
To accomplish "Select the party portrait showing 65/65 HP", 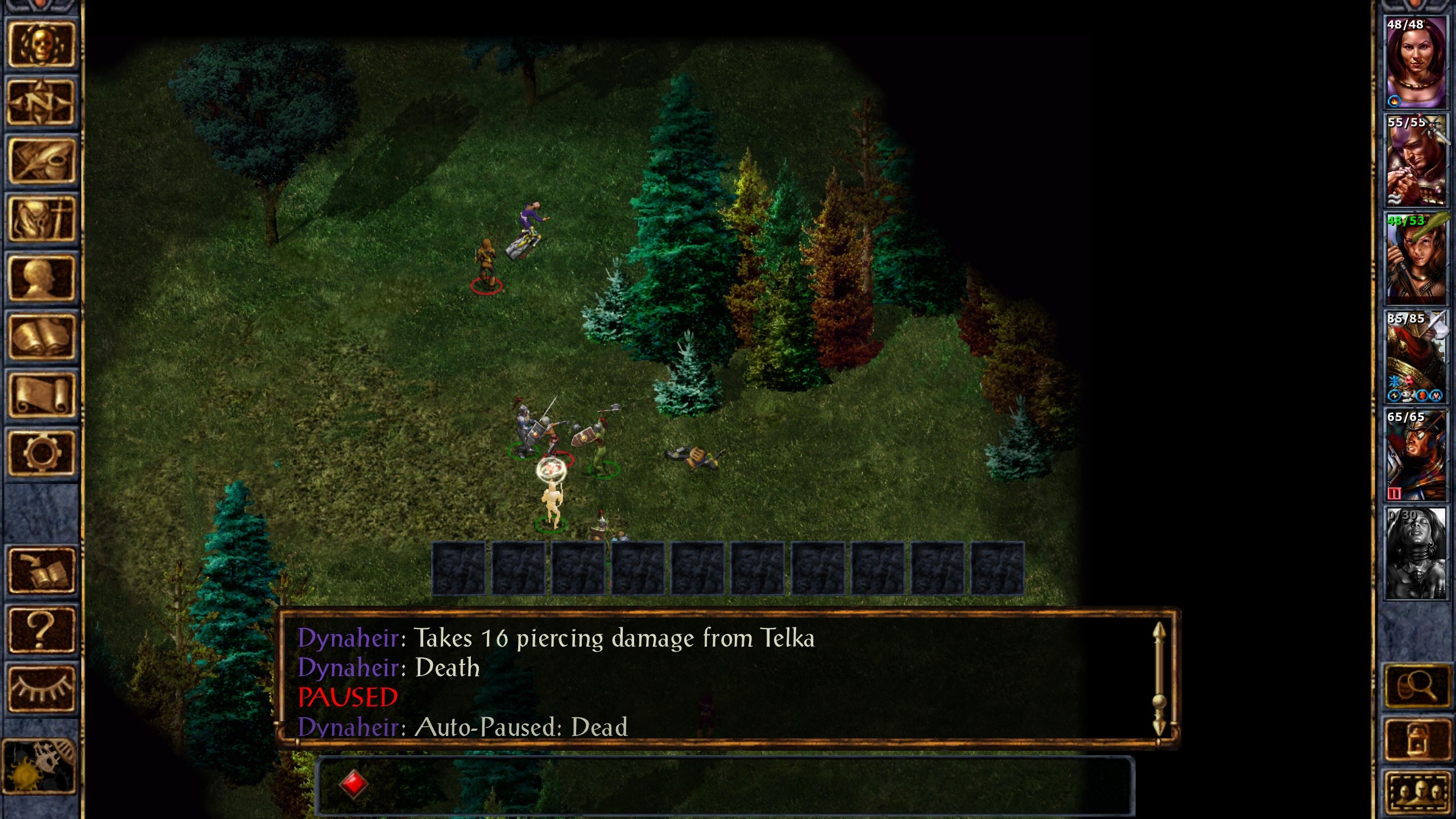I will click(1416, 455).
